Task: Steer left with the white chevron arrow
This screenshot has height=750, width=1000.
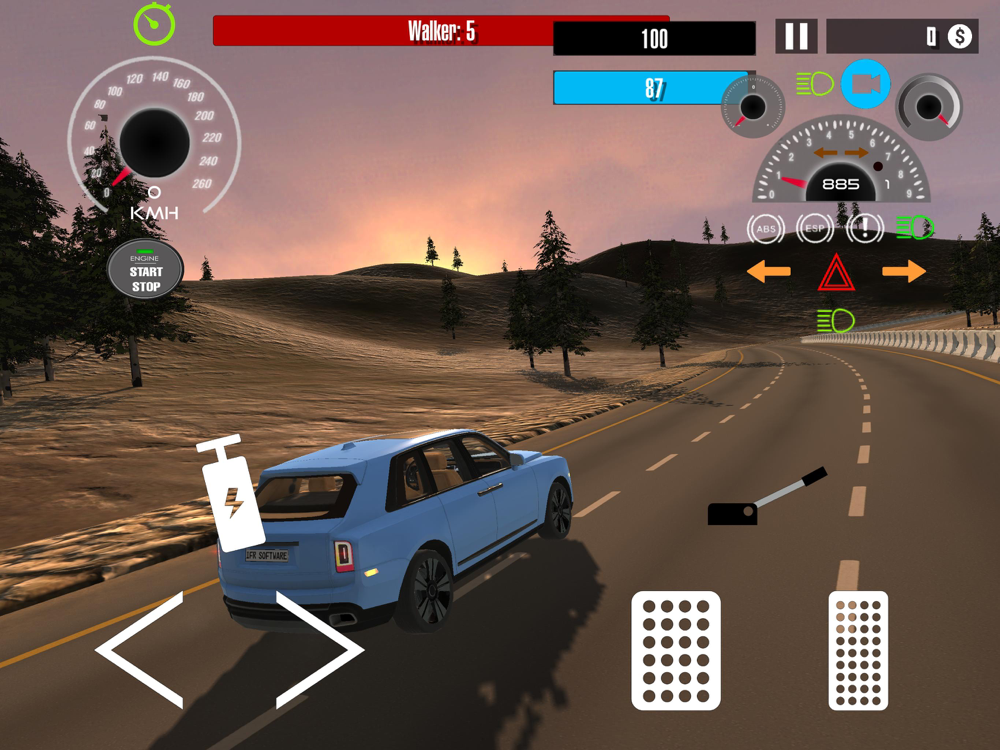Action: click(x=140, y=650)
